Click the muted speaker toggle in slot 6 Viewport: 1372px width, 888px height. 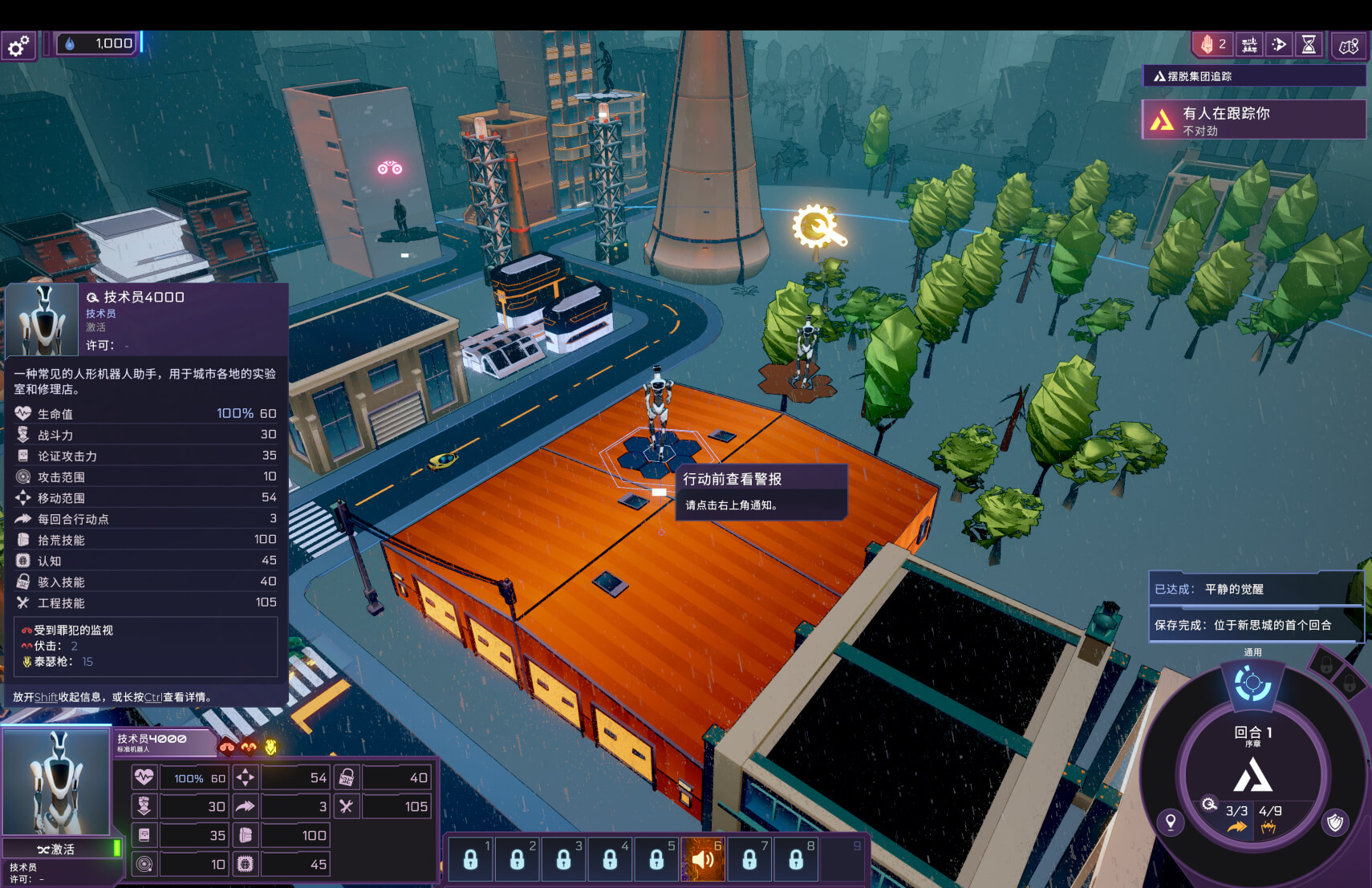point(704,859)
